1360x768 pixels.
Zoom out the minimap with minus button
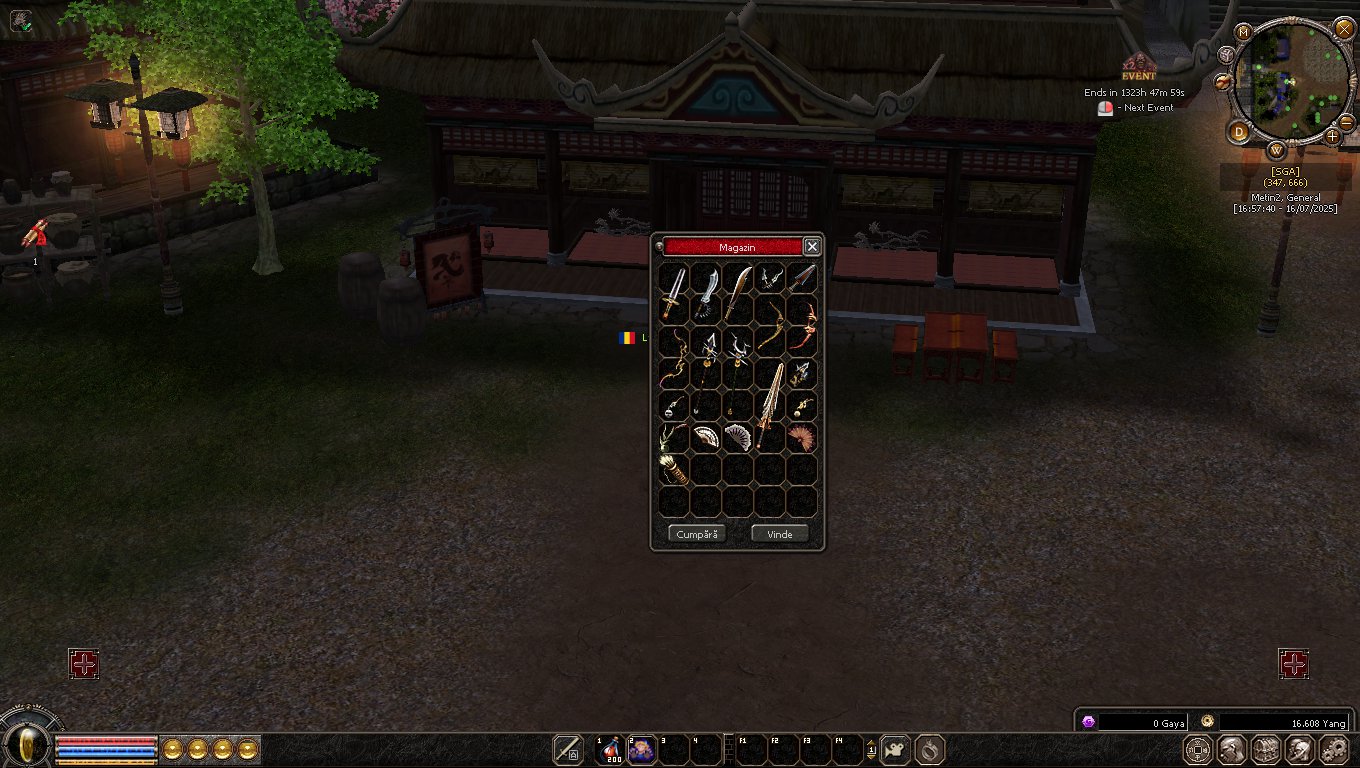pyautogui.click(x=1347, y=122)
